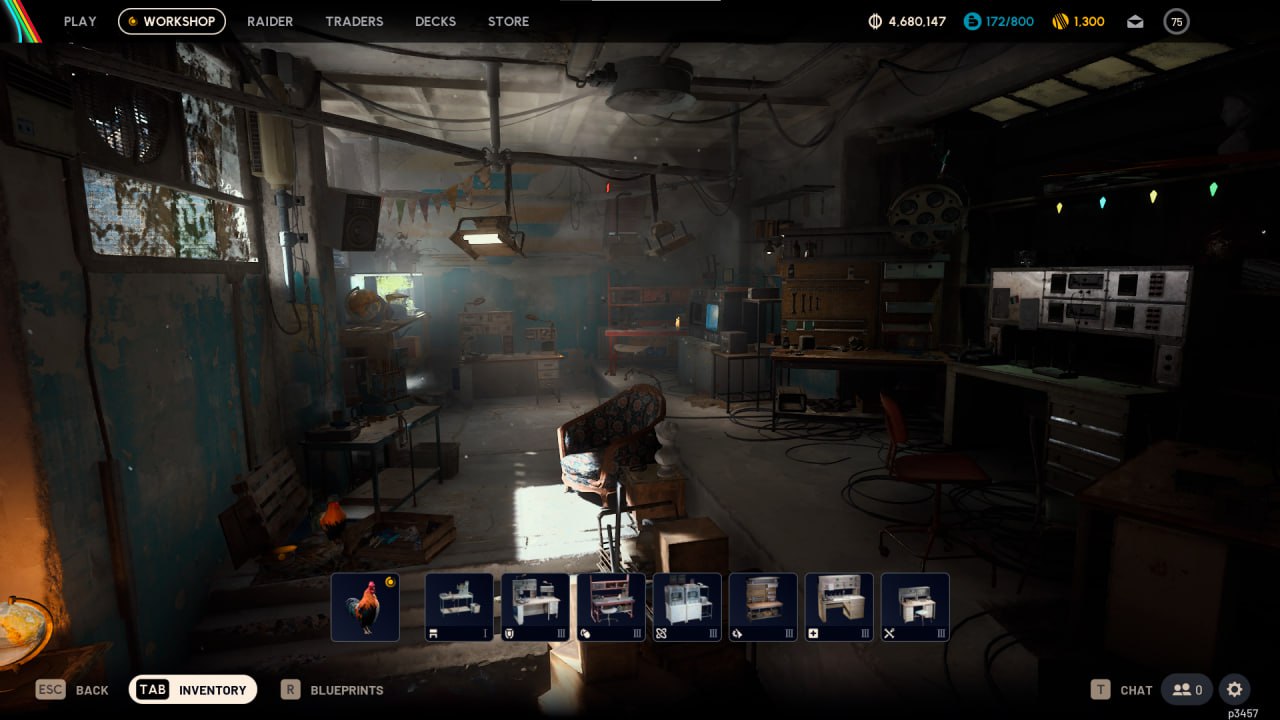
Task: Switch to the Raider tab
Action: pos(270,21)
